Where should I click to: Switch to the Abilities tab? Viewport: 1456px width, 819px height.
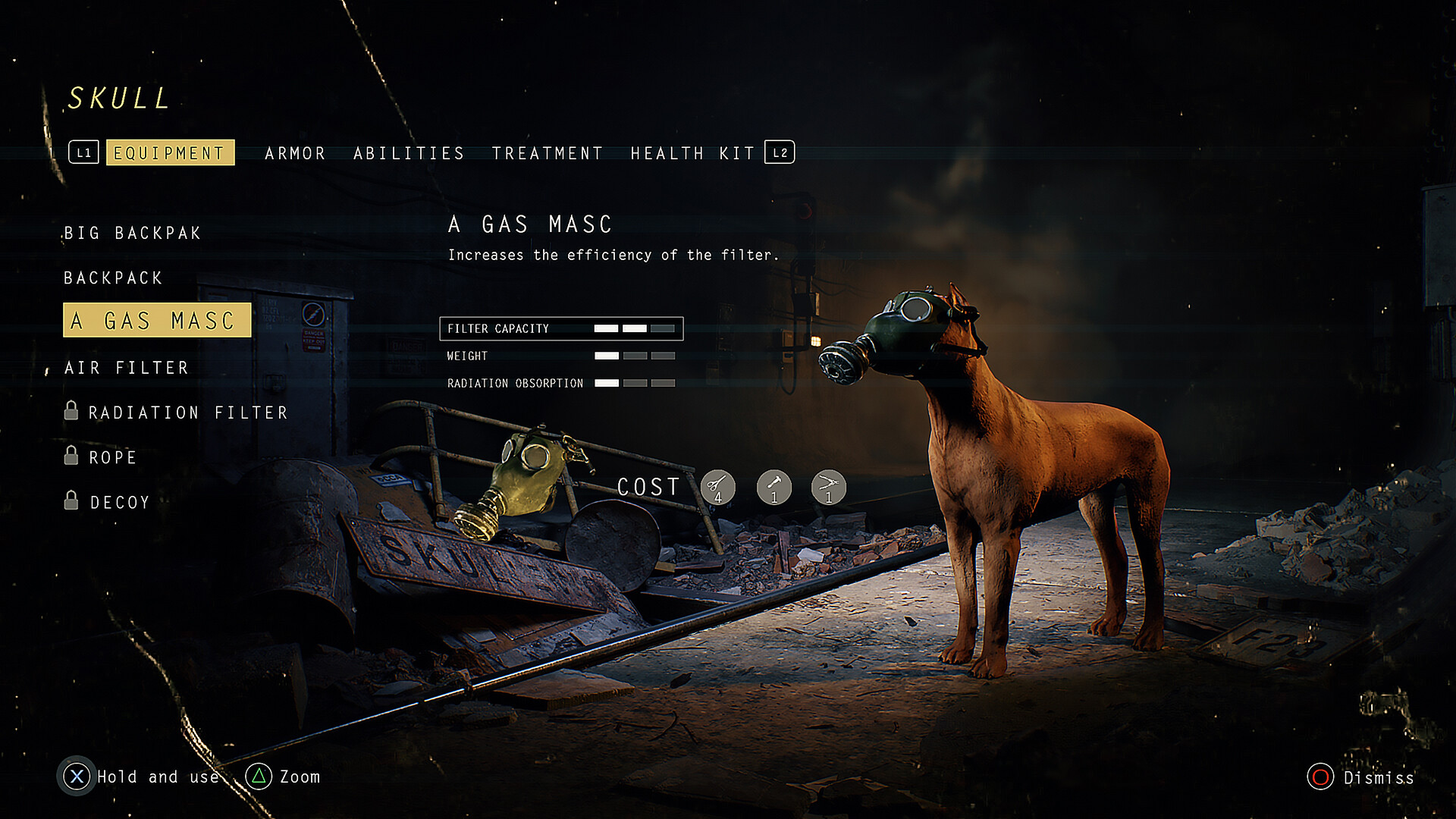click(409, 154)
